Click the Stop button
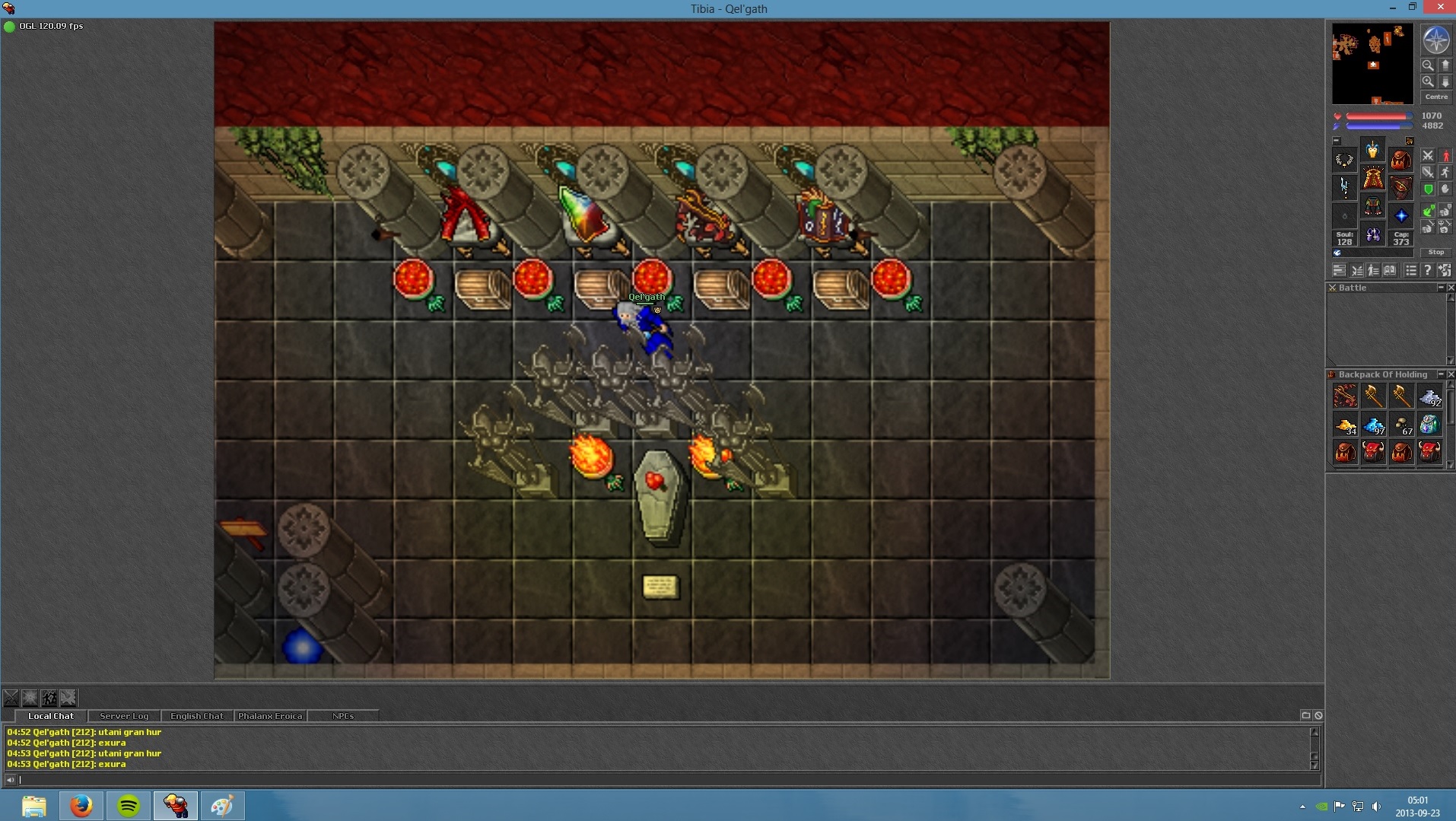Viewport: 1456px width, 821px height. (x=1435, y=252)
